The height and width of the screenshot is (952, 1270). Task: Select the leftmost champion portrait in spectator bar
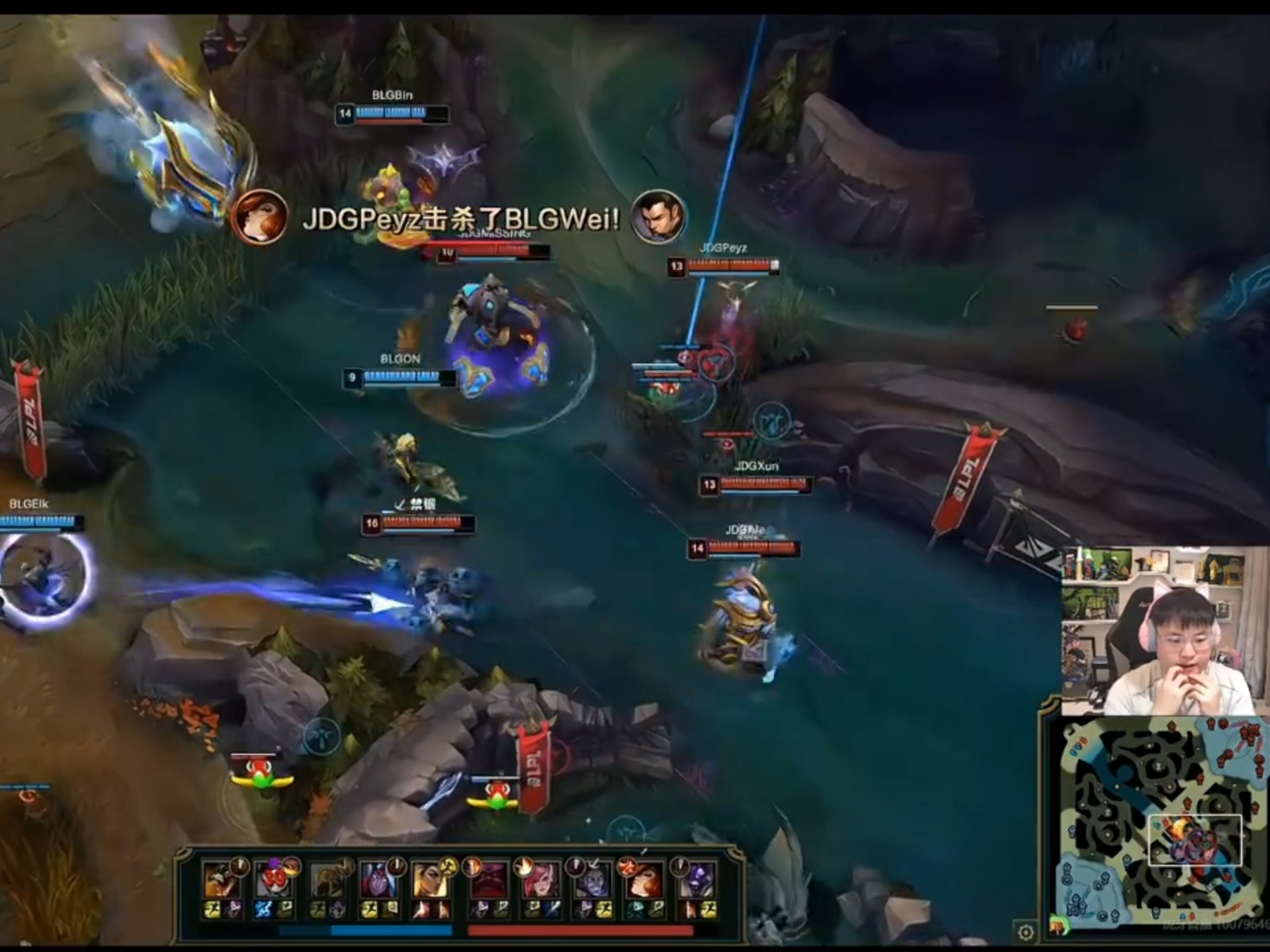(220, 880)
